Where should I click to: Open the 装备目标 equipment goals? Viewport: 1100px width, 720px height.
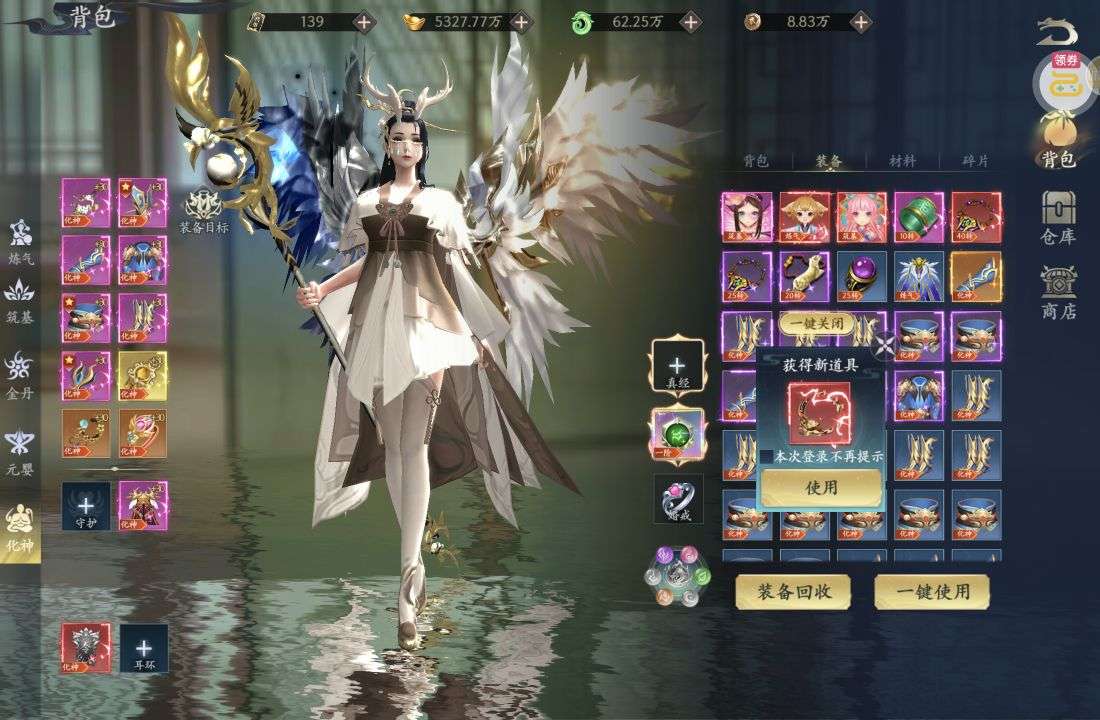click(204, 212)
